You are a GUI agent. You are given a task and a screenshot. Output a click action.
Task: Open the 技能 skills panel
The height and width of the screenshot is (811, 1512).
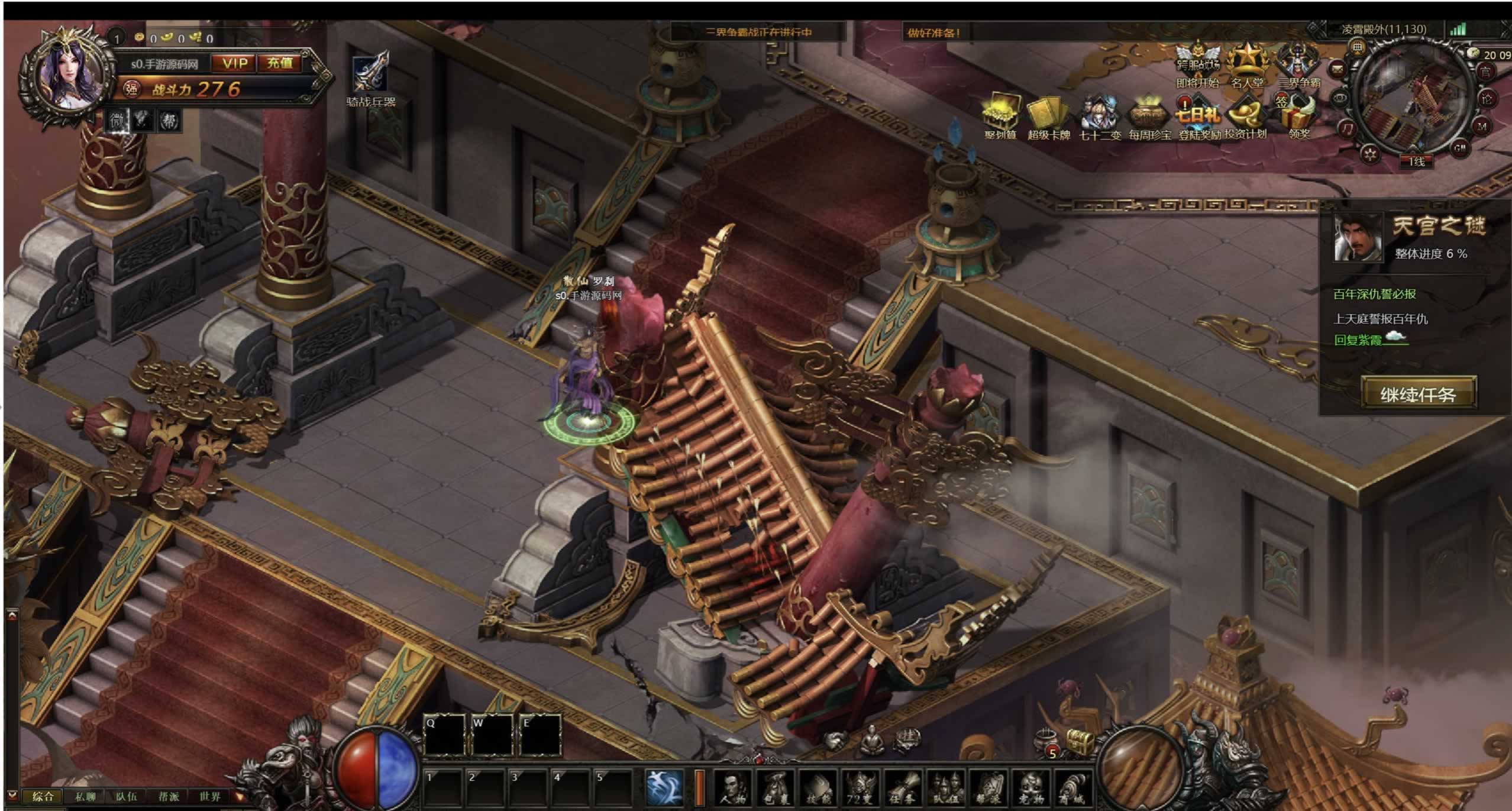click(819, 789)
